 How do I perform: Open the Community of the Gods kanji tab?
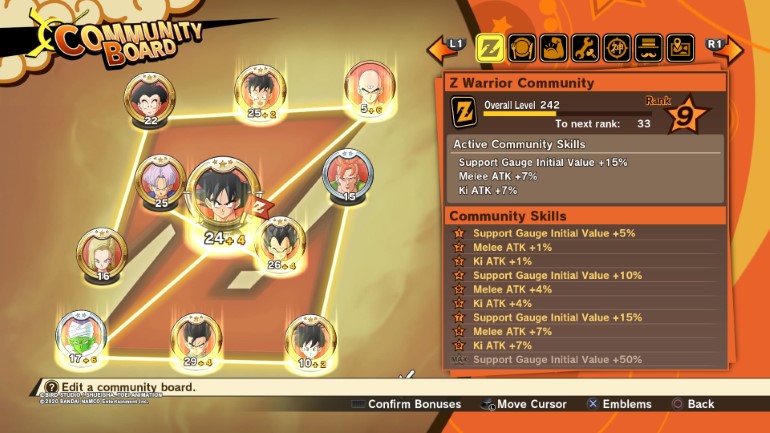click(618, 47)
